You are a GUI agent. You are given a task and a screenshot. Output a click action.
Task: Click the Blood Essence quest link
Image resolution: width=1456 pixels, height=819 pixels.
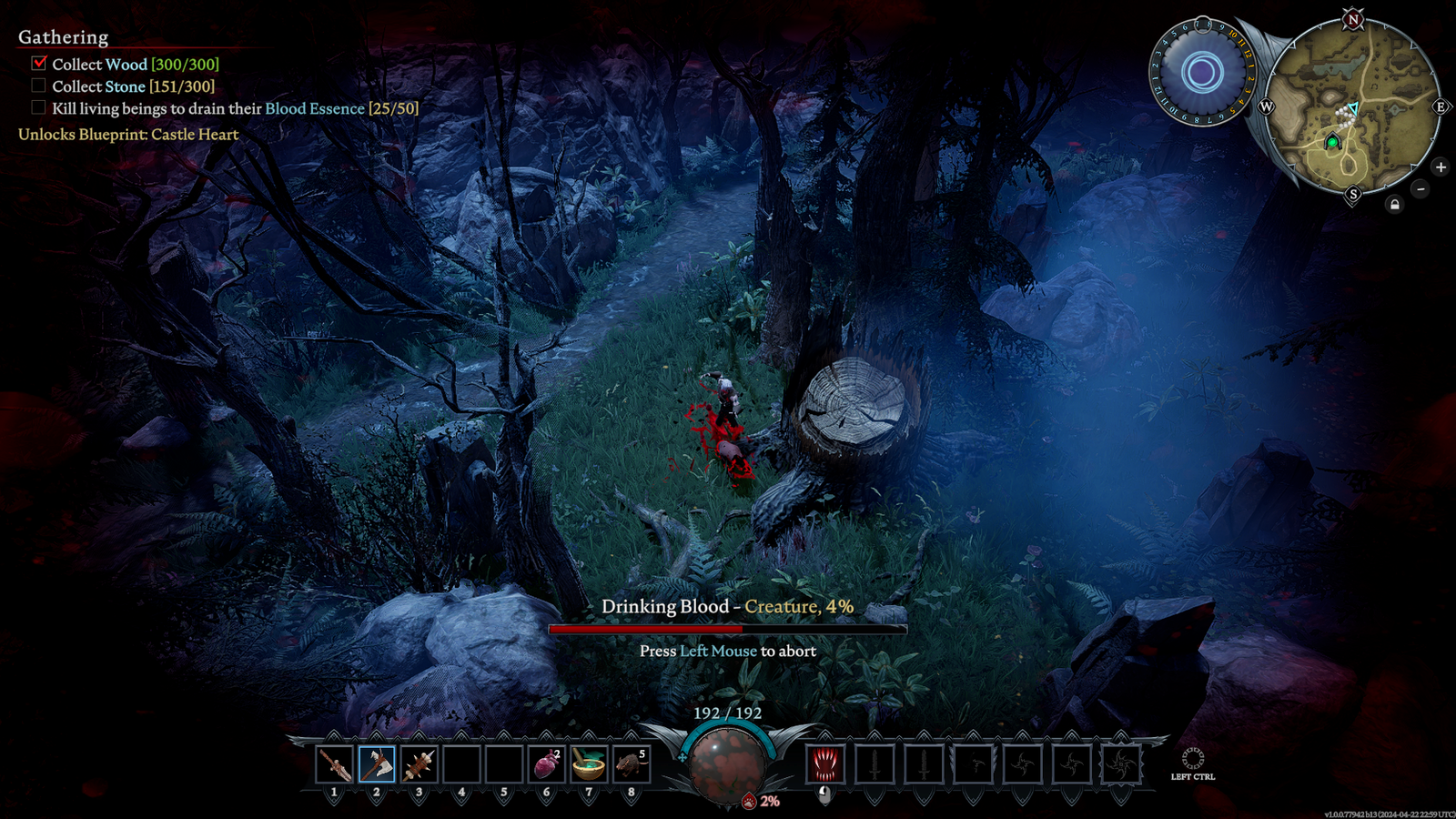click(314, 108)
